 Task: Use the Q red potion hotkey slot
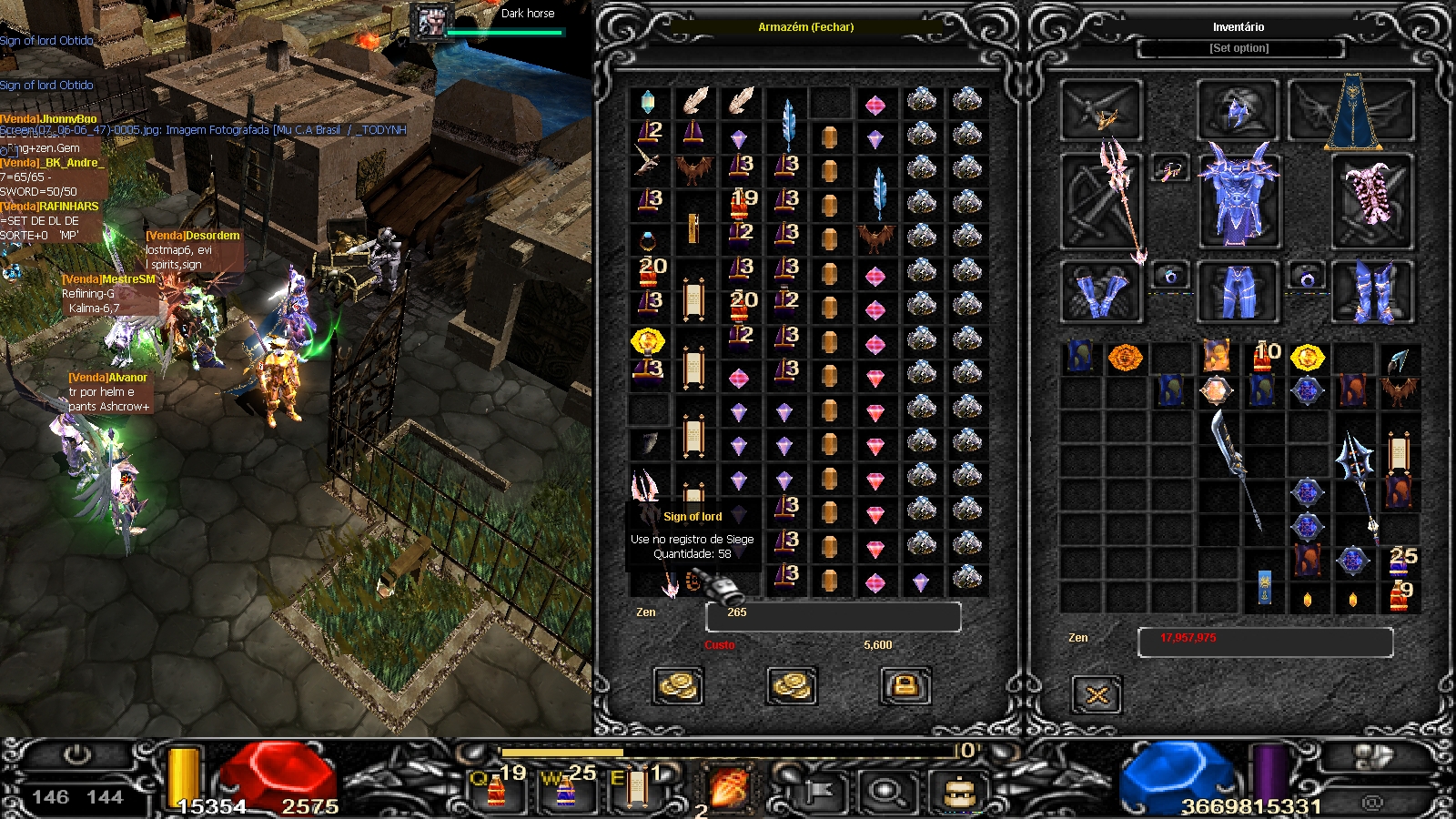pyautogui.click(x=497, y=788)
